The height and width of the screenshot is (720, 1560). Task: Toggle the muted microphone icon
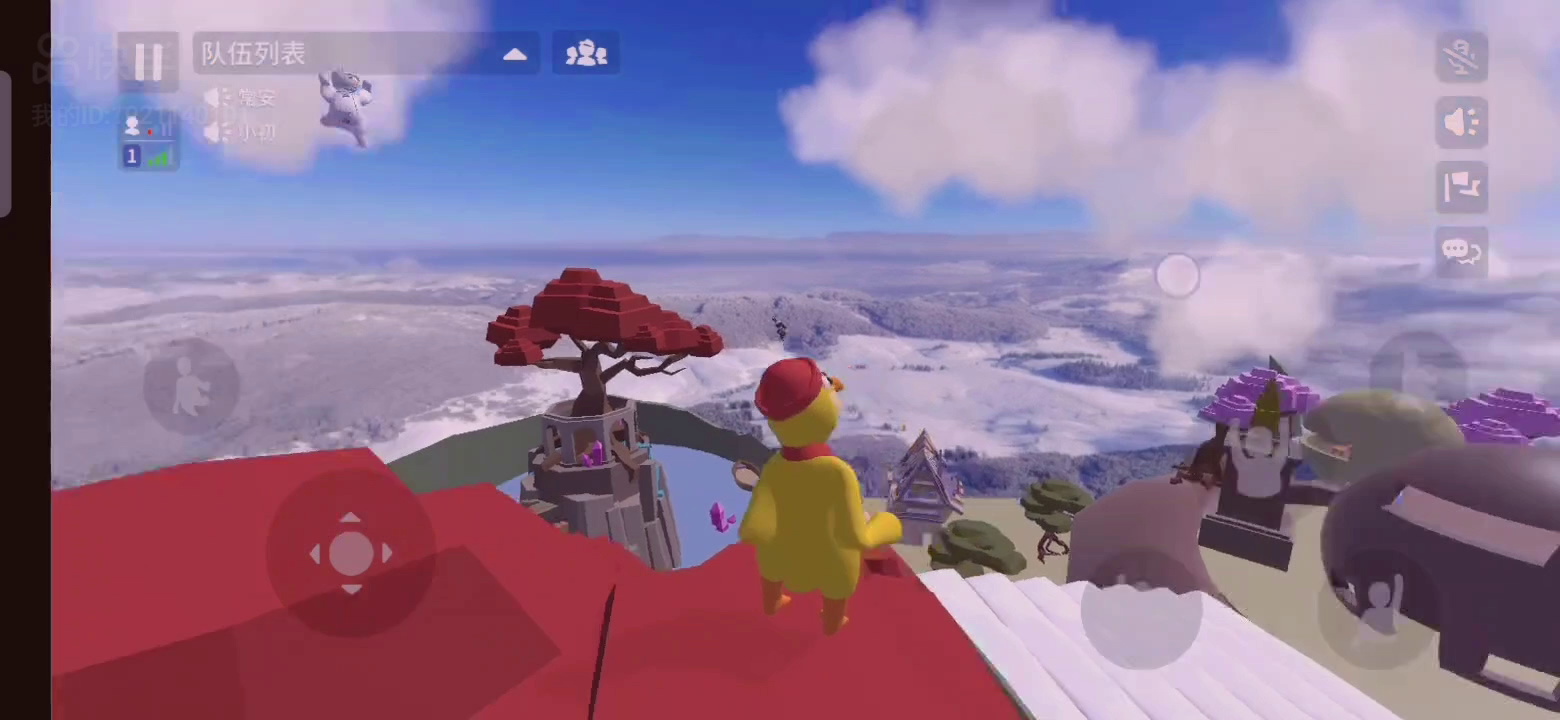(x=1461, y=57)
